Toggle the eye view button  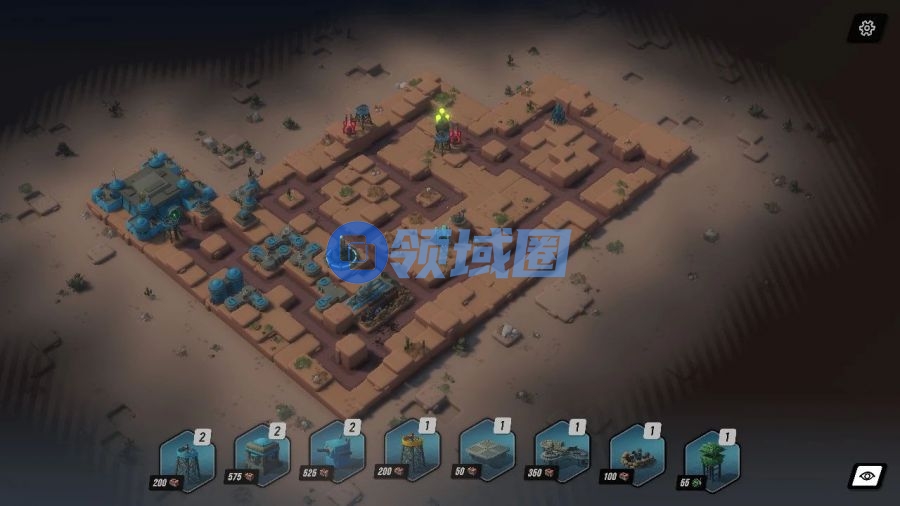(866, 476)
